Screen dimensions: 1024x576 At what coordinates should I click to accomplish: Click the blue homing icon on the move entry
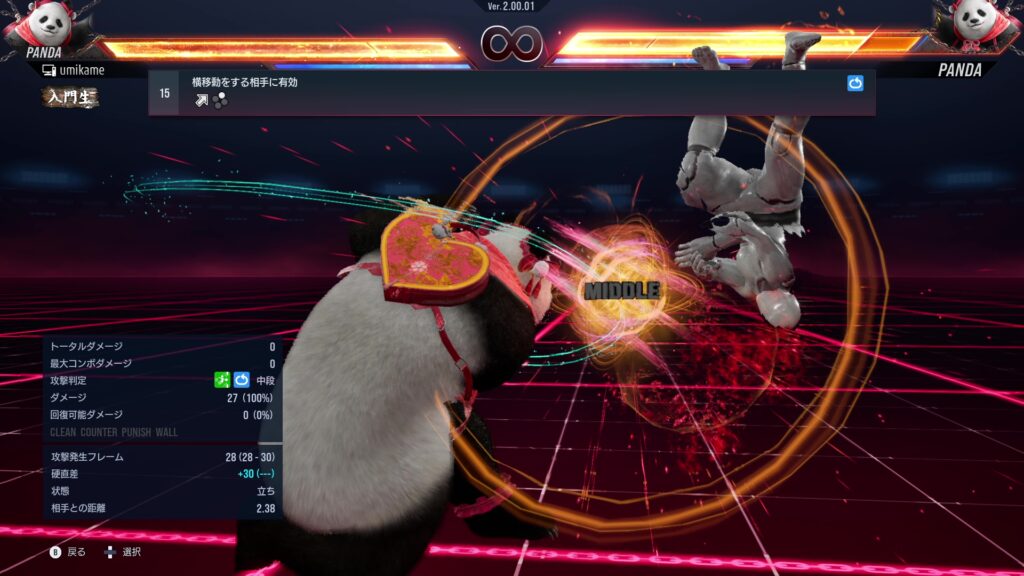click(x=855, y=84)
